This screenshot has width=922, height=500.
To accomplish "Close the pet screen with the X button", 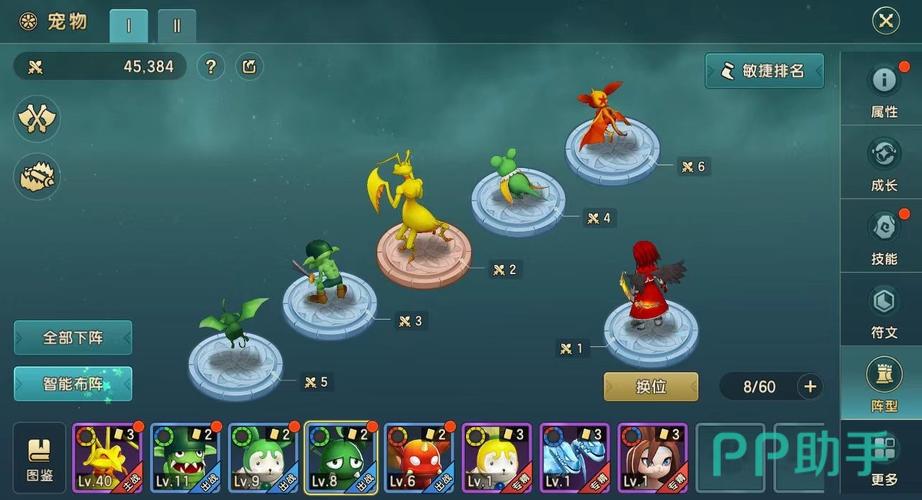I will coord(885,20).
